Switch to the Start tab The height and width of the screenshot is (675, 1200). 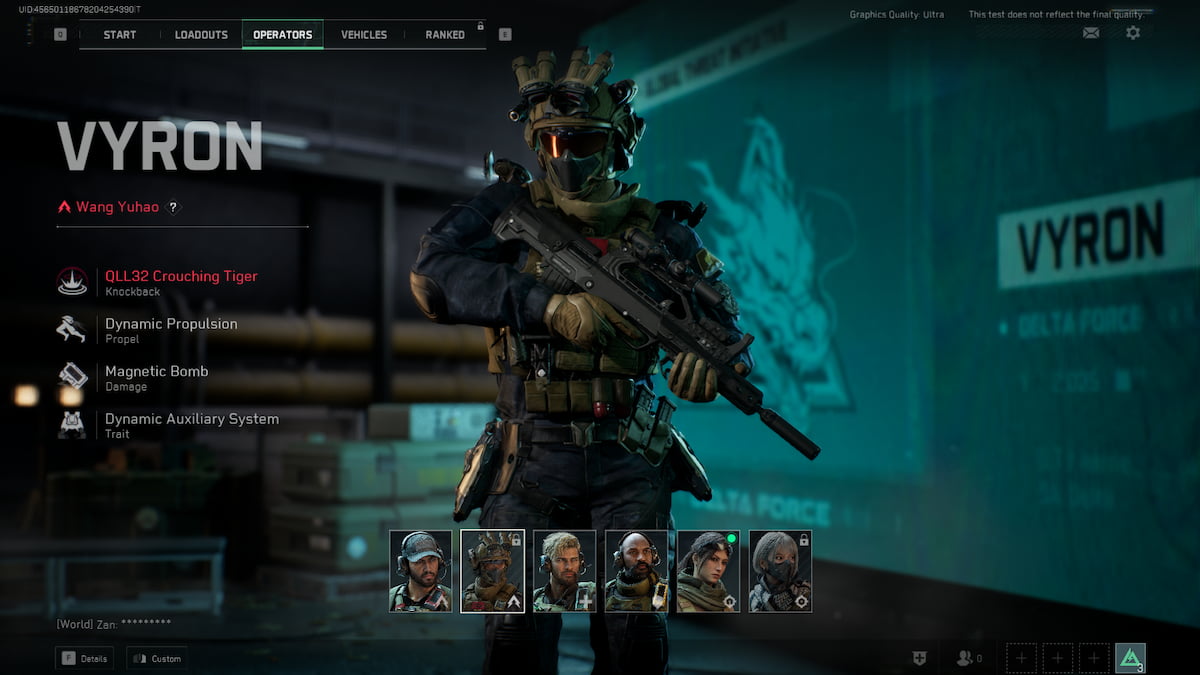coord(120,35)
